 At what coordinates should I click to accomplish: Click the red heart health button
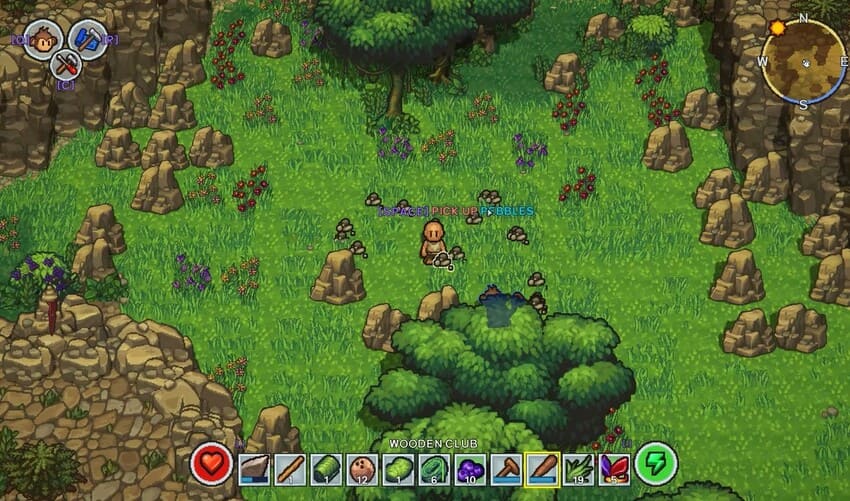coord(212,463)
